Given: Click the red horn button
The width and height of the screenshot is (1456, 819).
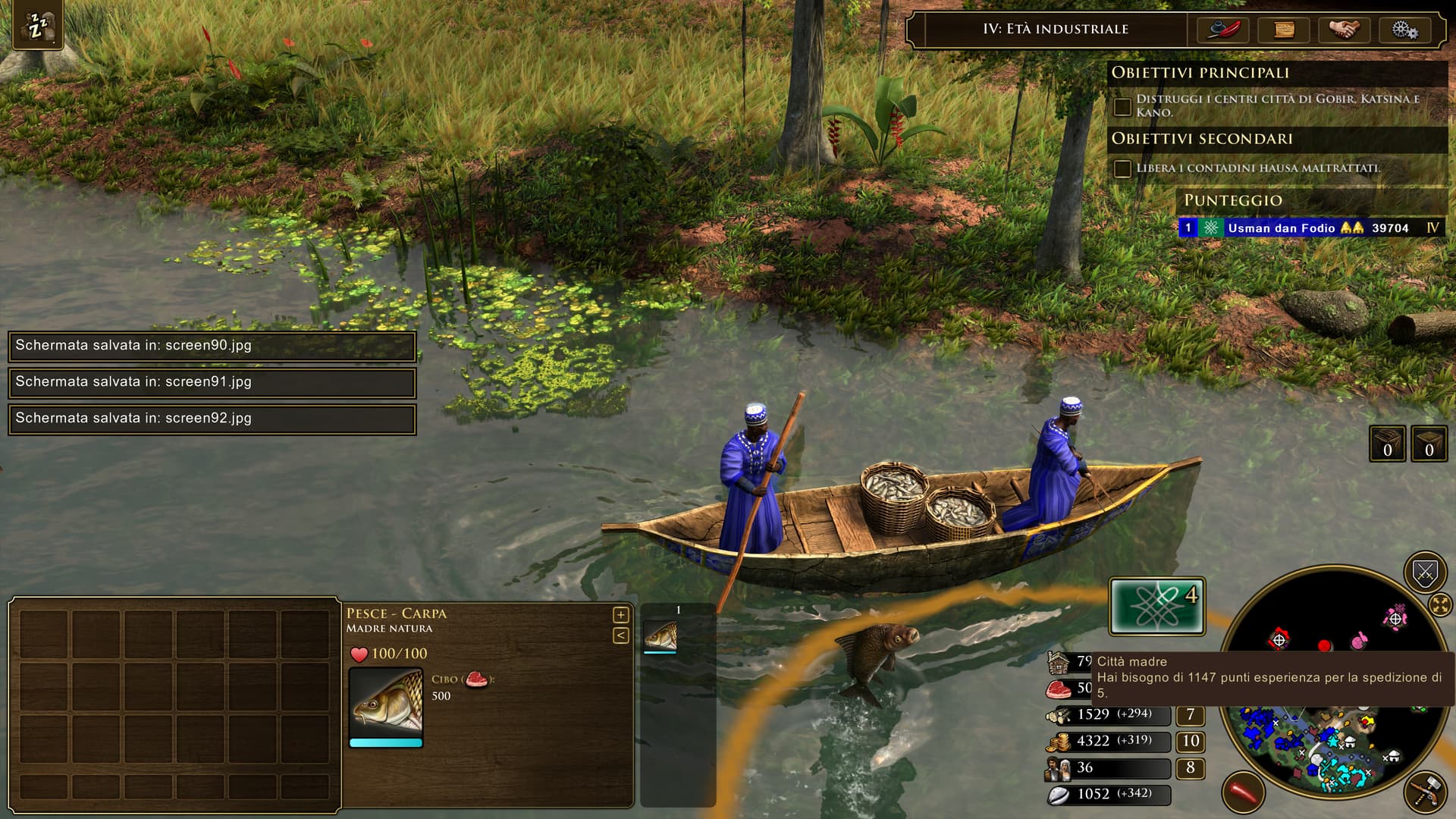Looking at the screenshot, I should [1243, 792].
